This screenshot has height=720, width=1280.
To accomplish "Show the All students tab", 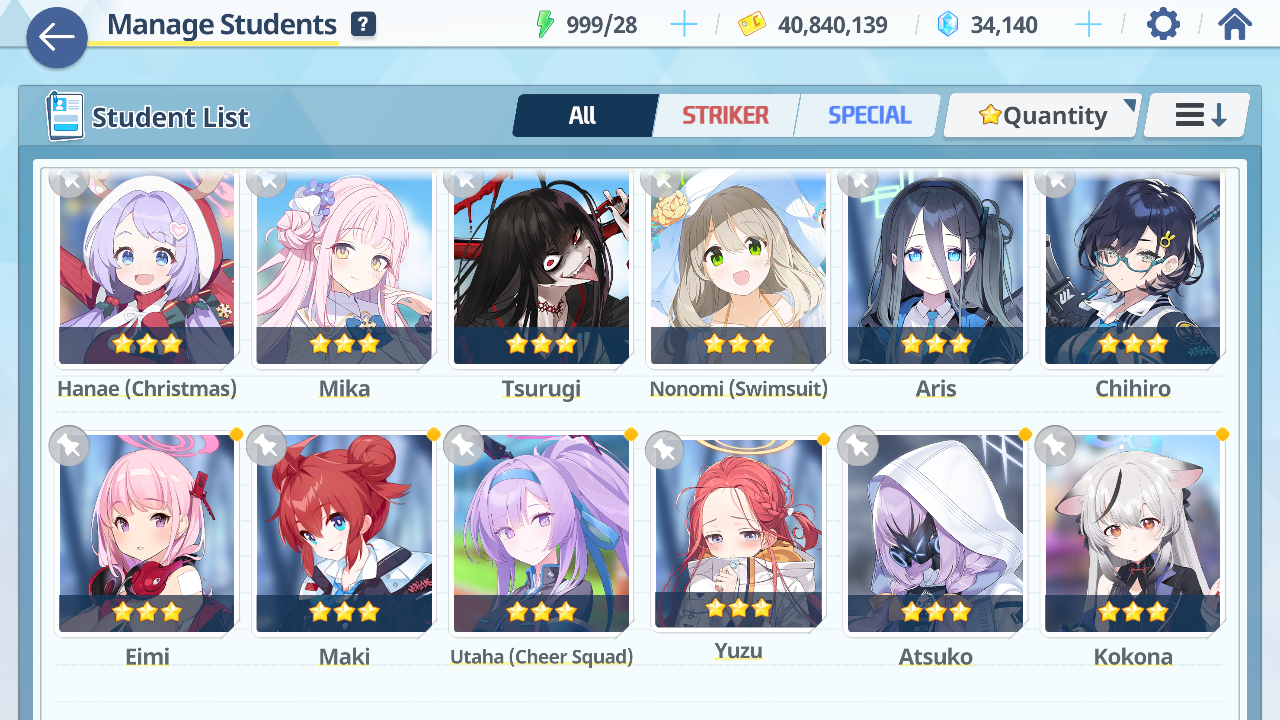I will [x=583, y=115].
